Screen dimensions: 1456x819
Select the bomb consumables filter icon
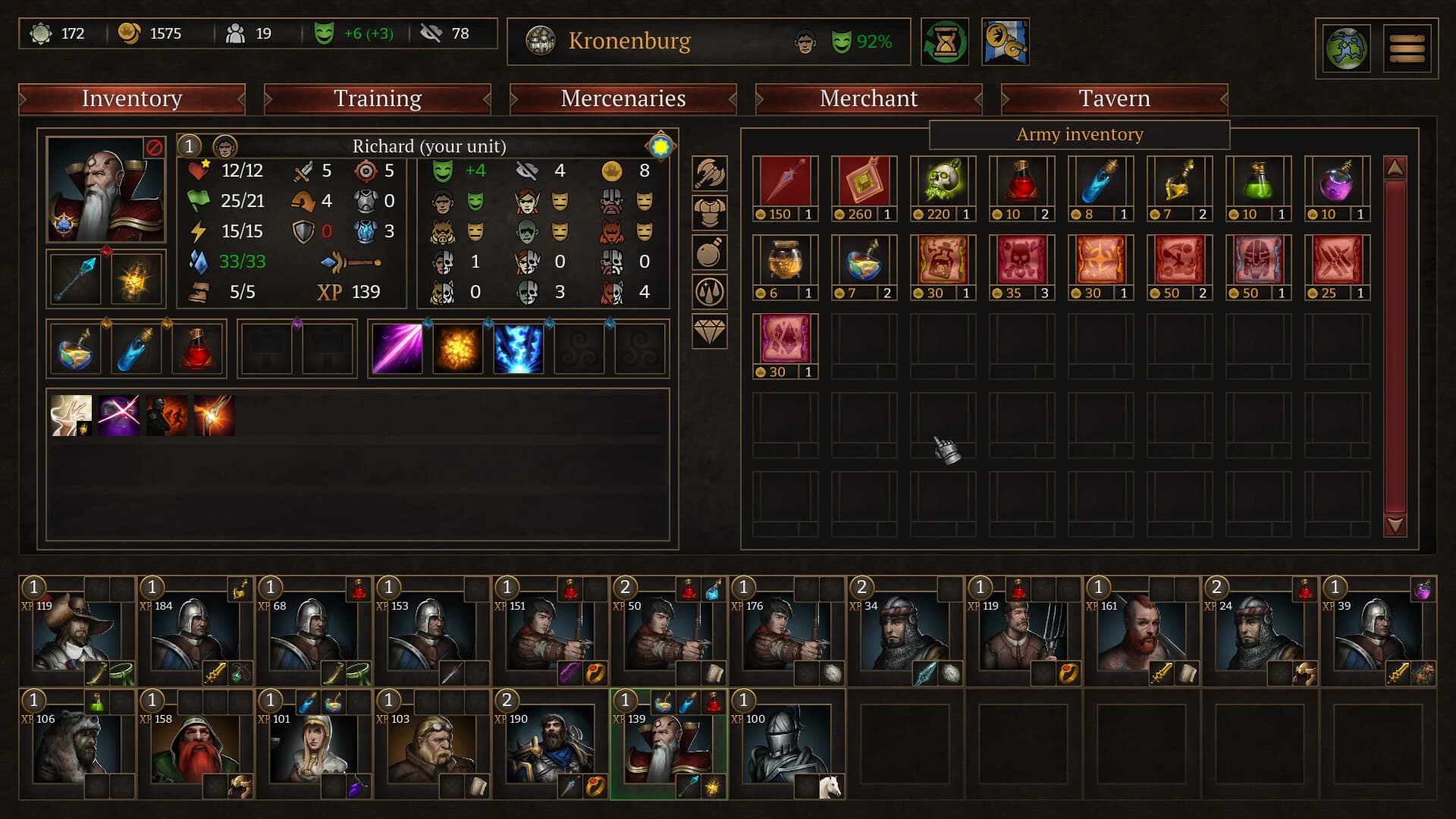(709, 252)
